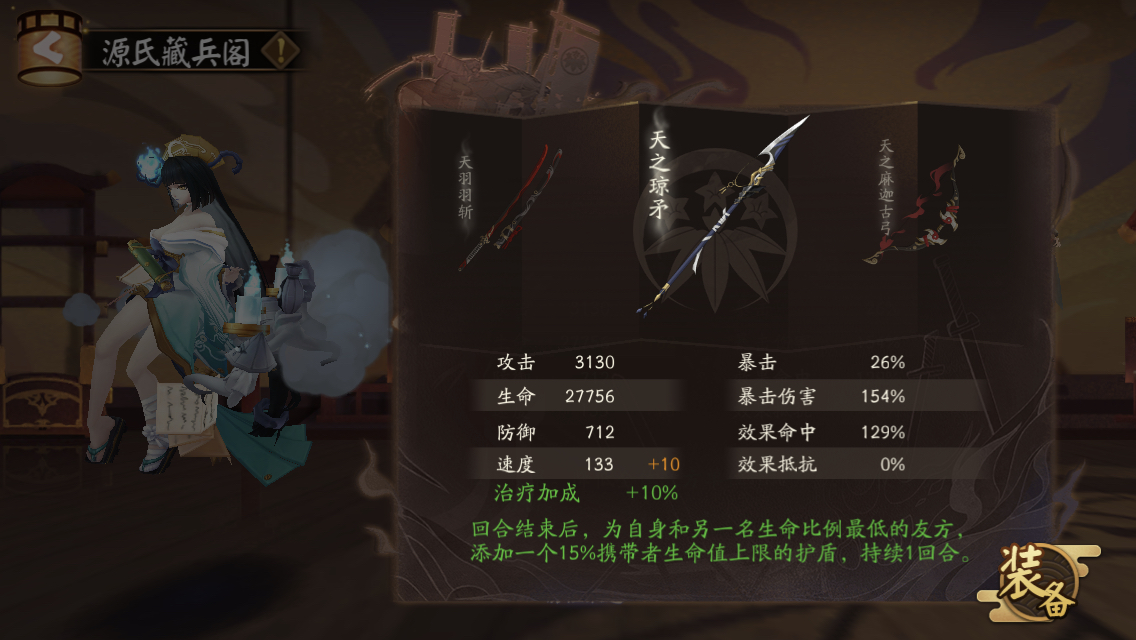The width and height of the screenshot is (1136, 640).
Task: Open the exclamation mark info for 源氏藏兵阁
Action: [x=283, y=51]
